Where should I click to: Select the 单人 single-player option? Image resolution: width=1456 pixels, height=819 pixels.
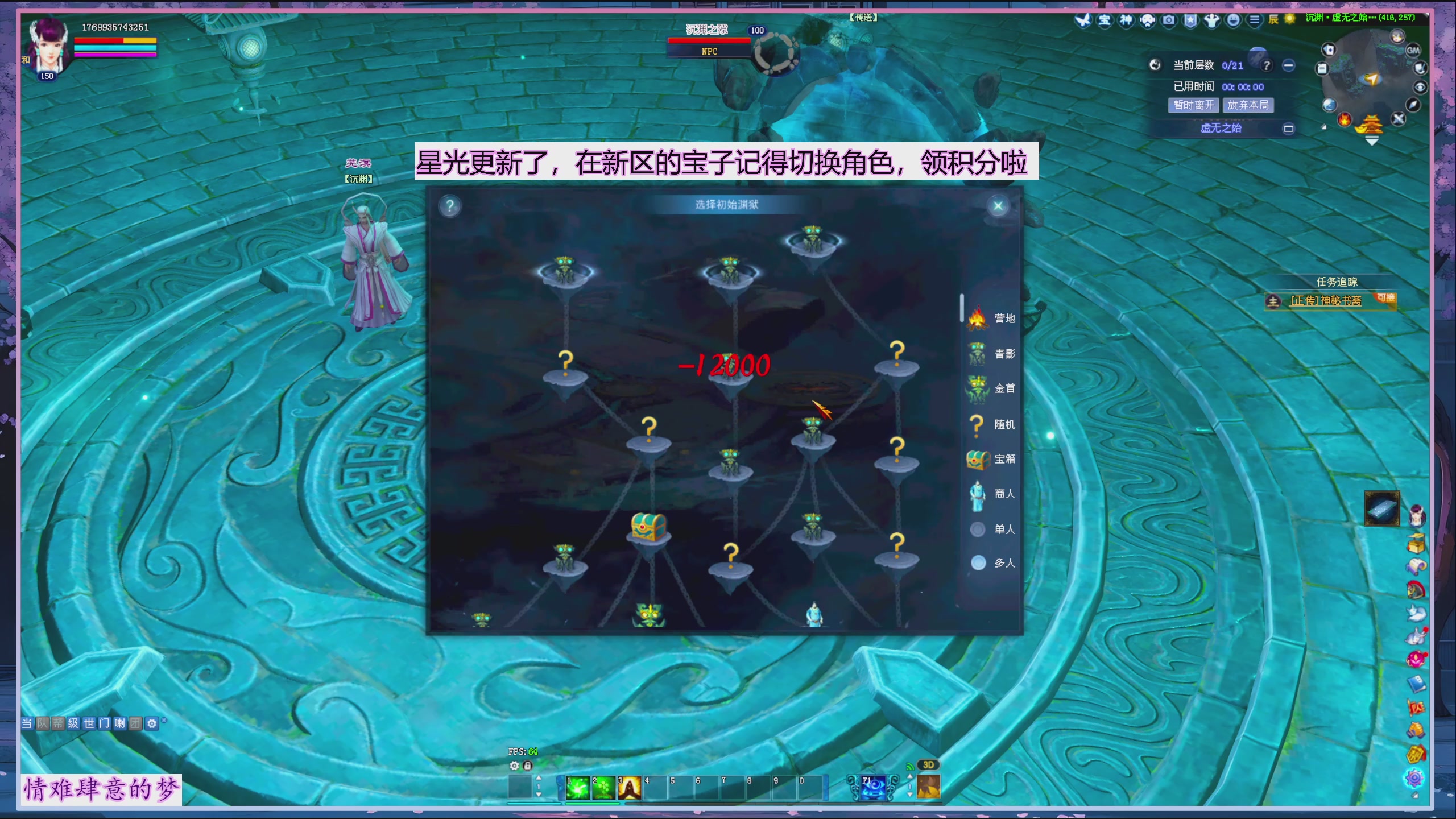[x=978, y=529]
